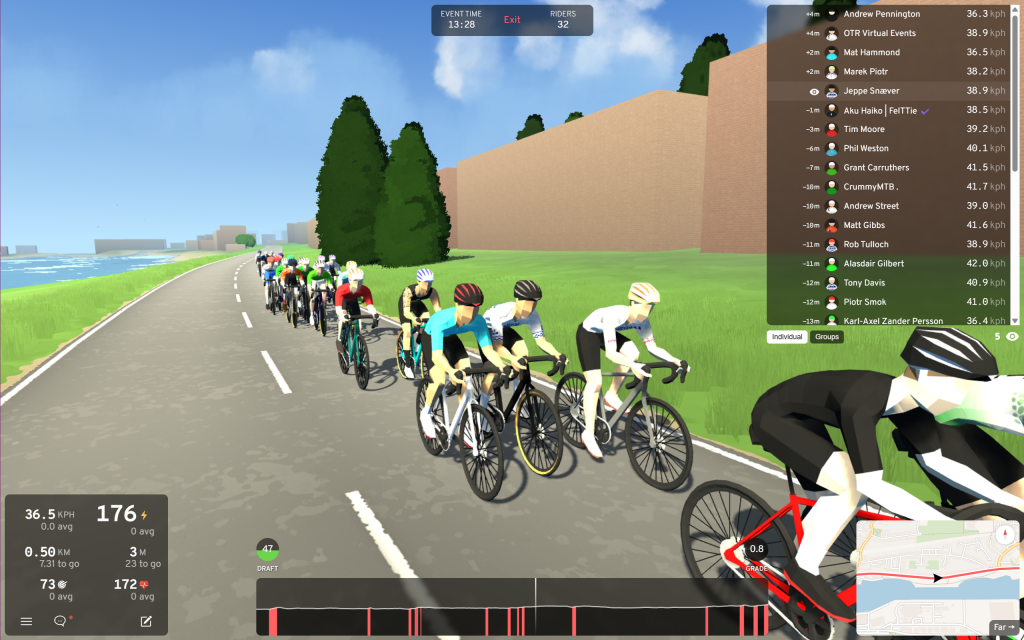
Task: Toggle the minimap Far zoom button
Action: (1002, 627)
